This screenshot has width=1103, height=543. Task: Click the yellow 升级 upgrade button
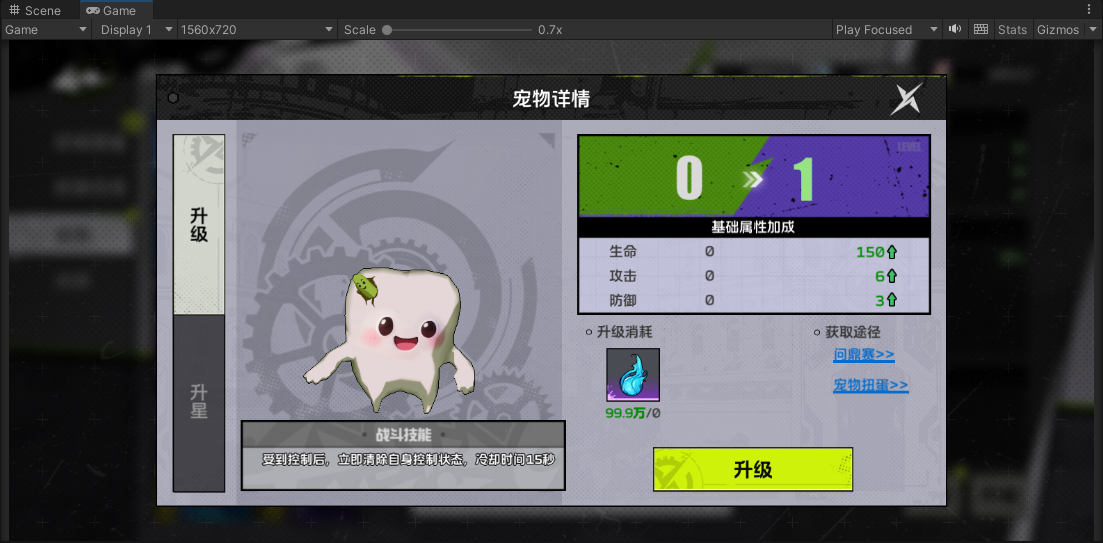tap(752, 469)
